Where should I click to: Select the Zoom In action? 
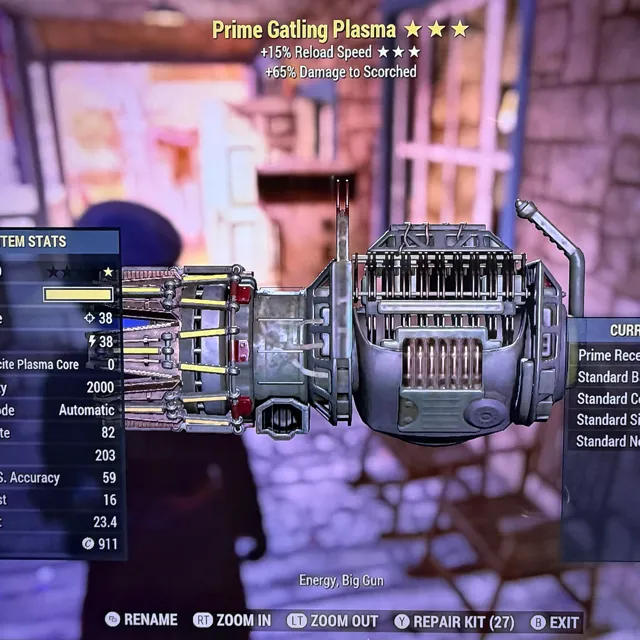click(x=232, y=621)
